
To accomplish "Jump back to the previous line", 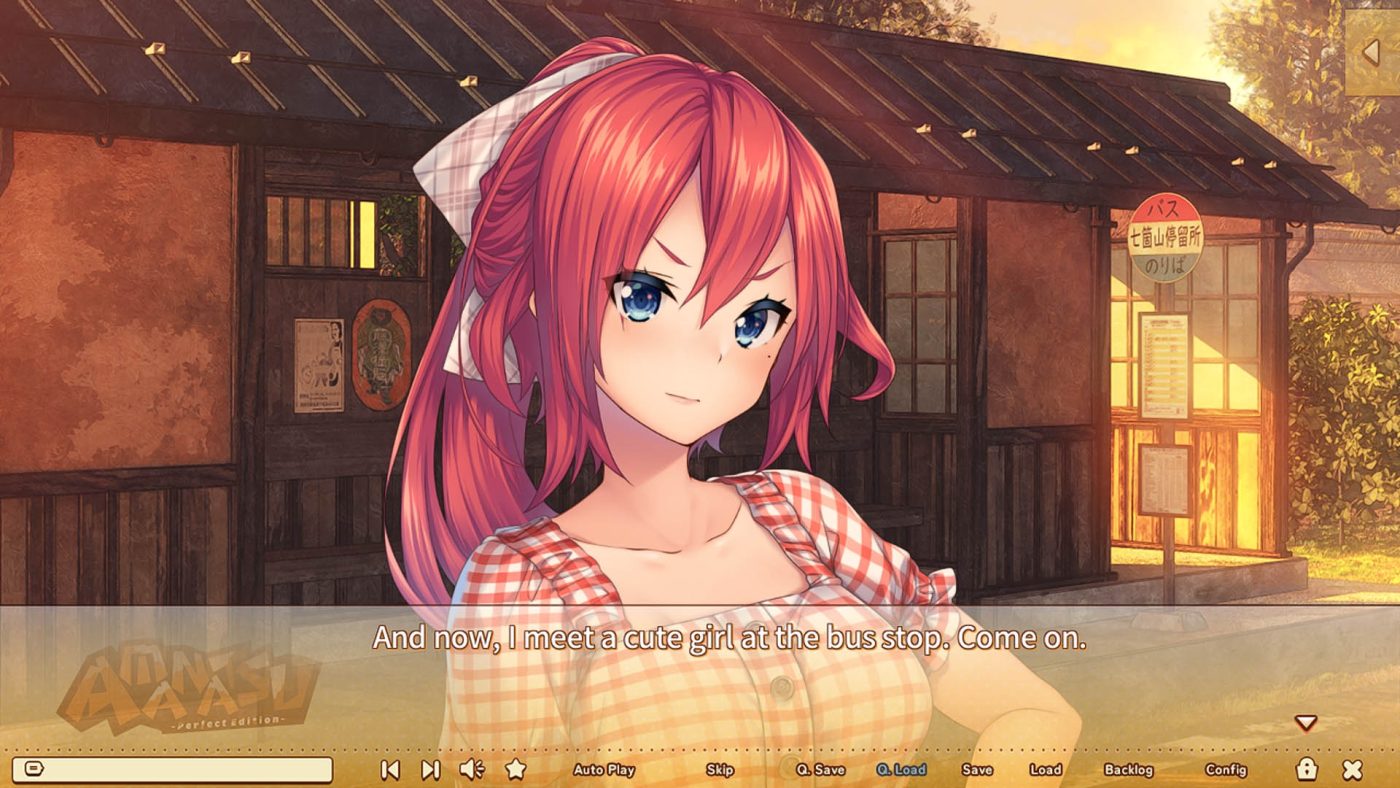I will [x=390, y=770].
